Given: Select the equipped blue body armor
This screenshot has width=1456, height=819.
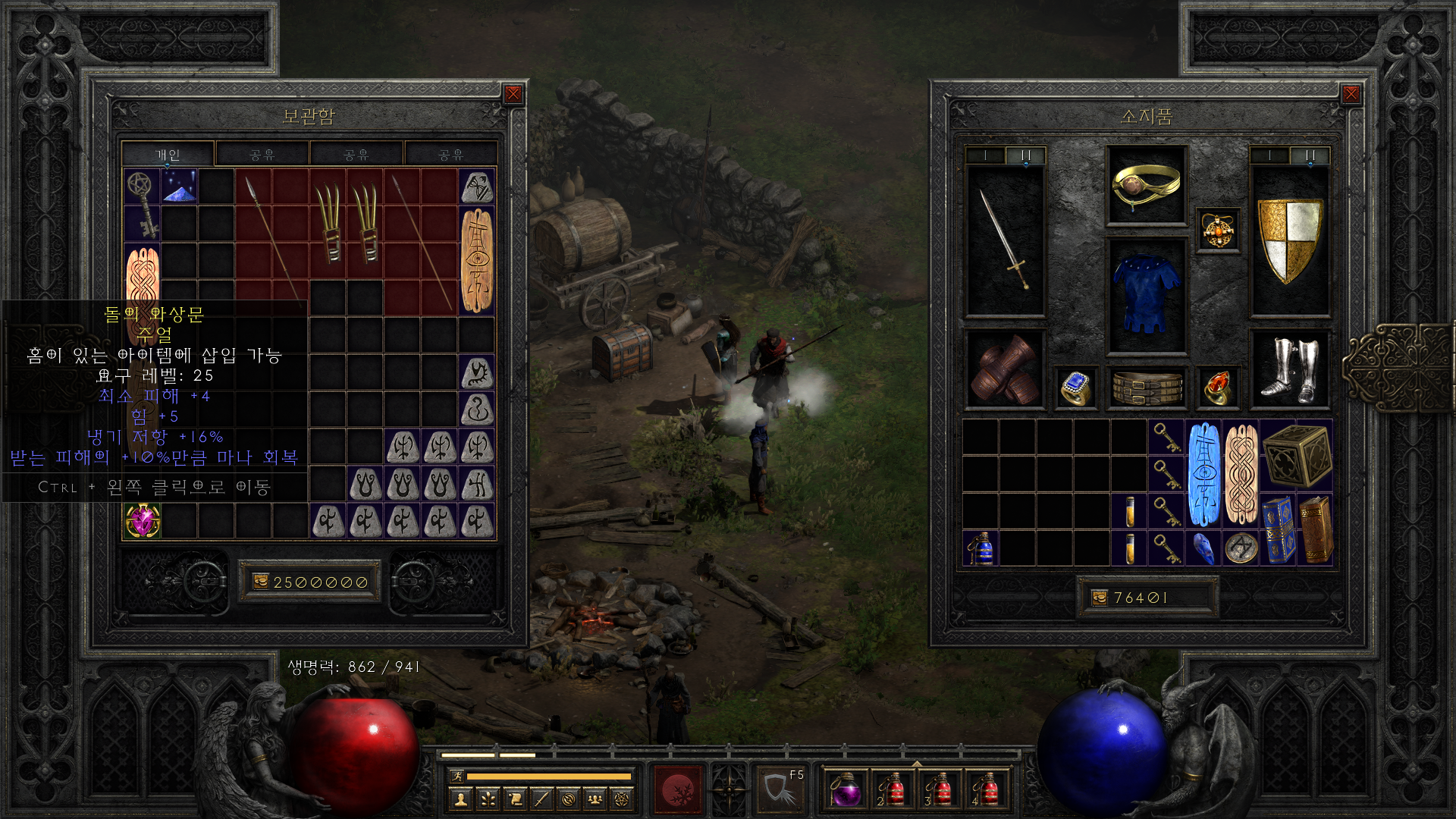Looking at the screenshot, I should point(1146,296).
